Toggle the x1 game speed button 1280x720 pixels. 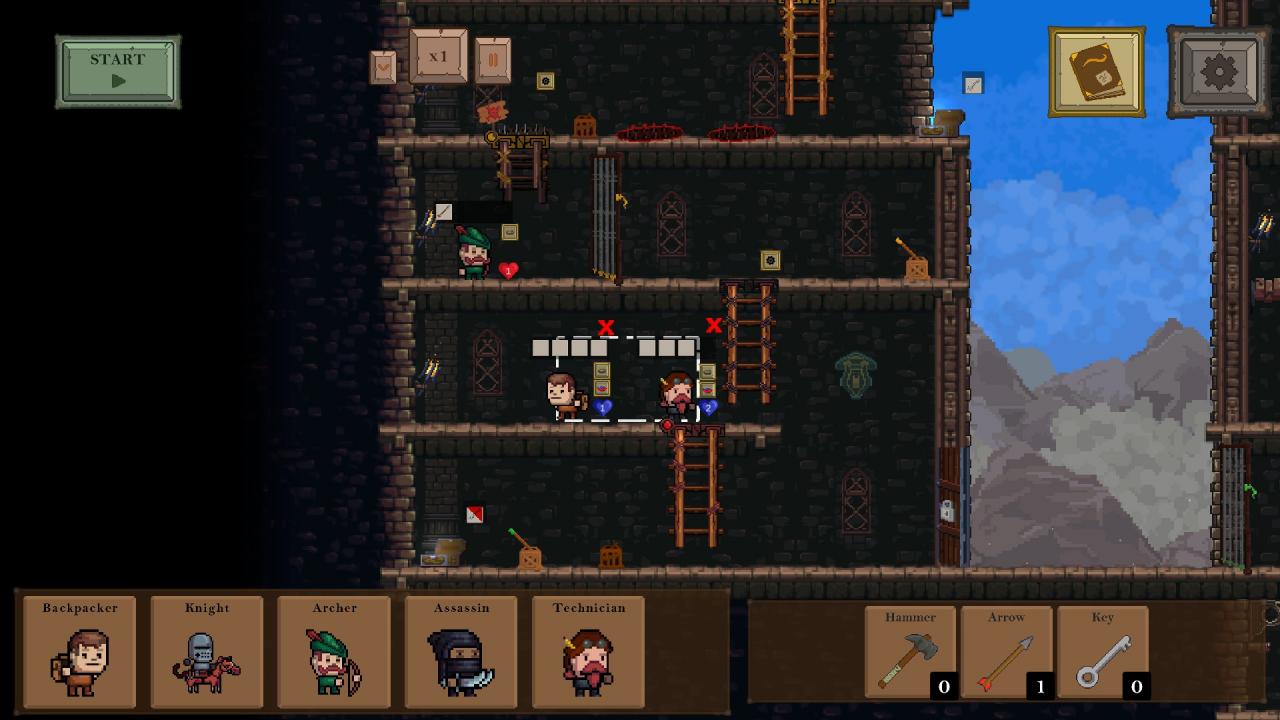click(x=438, y=57)
